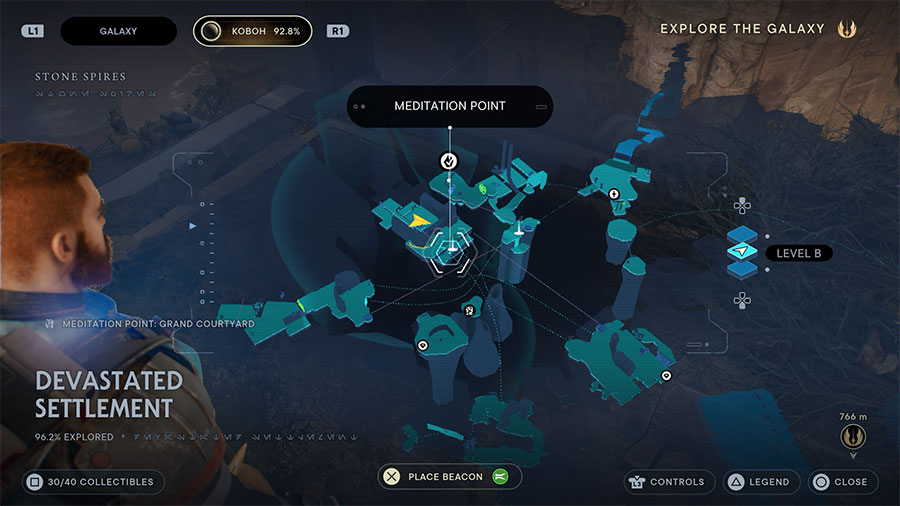Switch to the Galaxy map tab
Screen dimensions: 900x506
pyautogui.click(x=118, y=31)
